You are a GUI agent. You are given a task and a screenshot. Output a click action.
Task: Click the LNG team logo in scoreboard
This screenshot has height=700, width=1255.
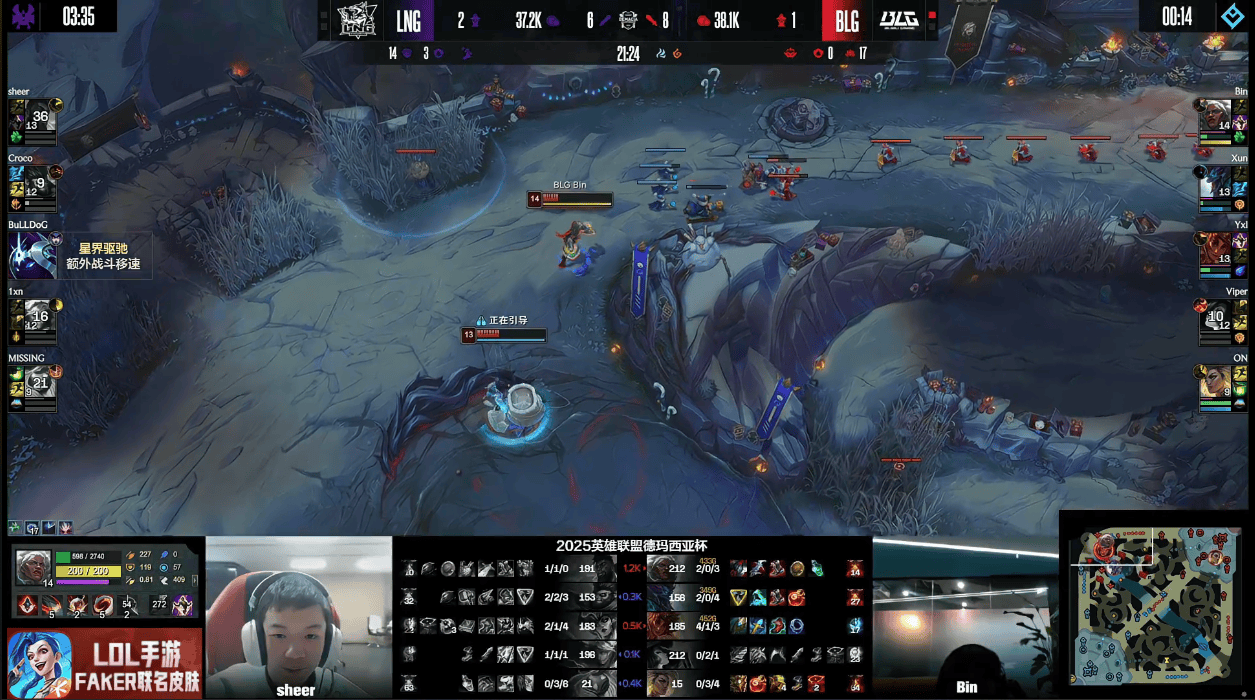355,19
